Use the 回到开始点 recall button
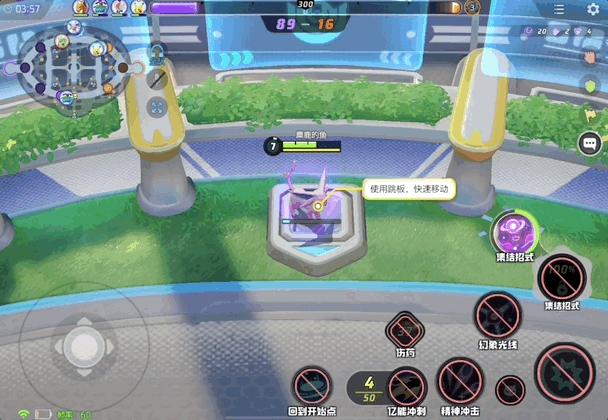The image size is (608, 420). coord(311,386)
